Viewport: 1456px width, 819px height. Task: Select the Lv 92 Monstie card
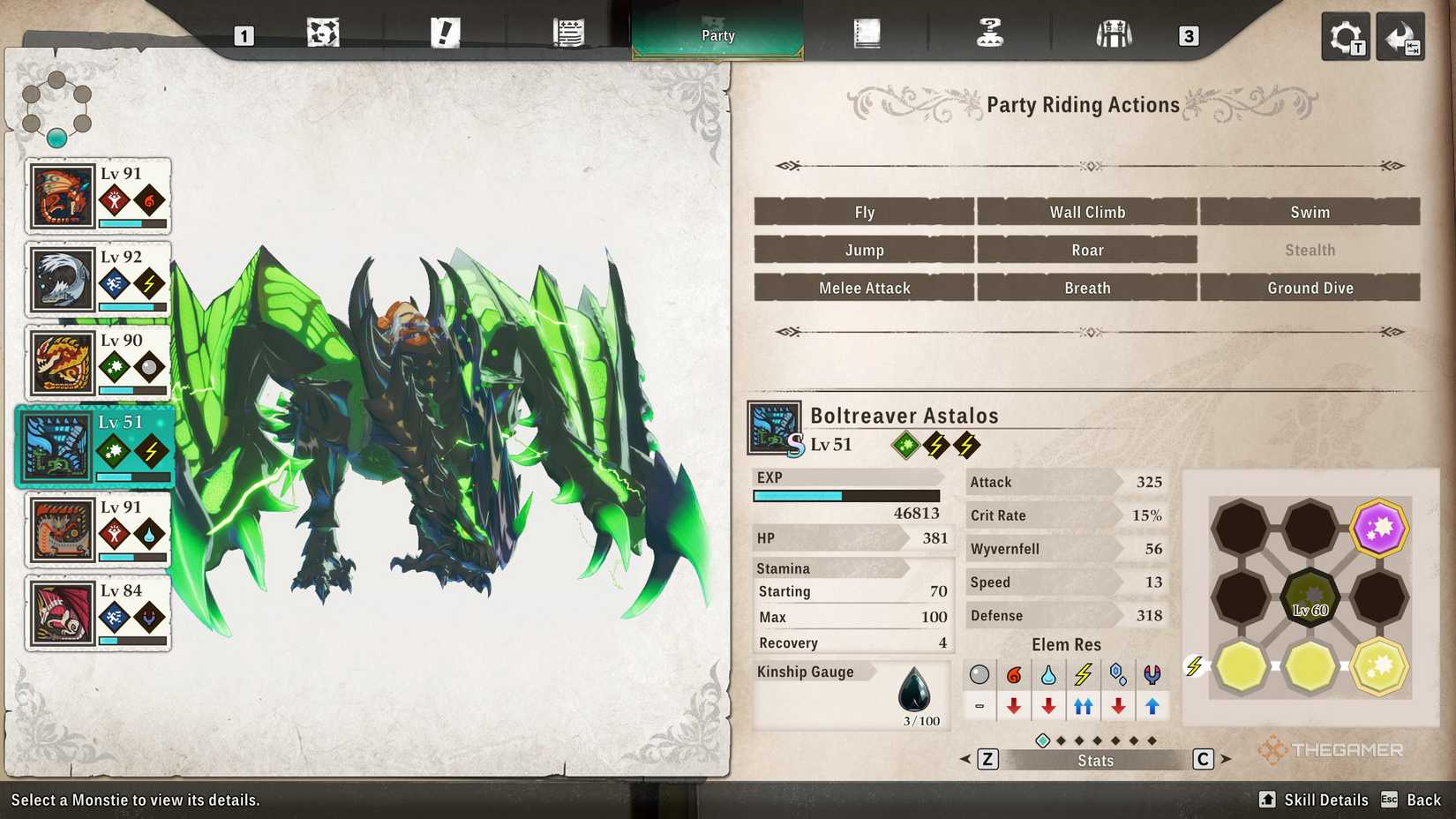point(97,278)
